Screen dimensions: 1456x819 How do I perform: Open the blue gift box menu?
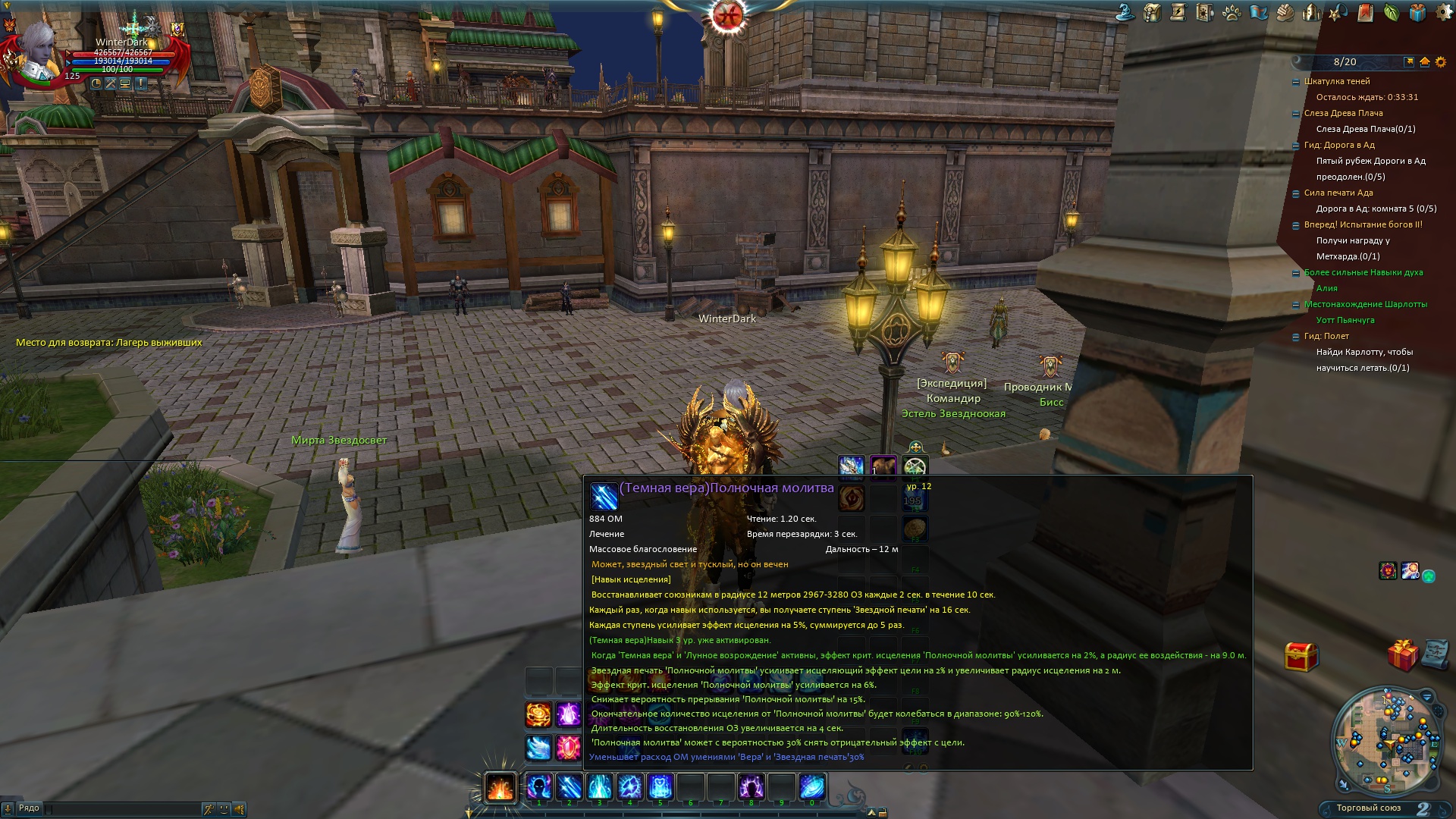pos(1417,12)
